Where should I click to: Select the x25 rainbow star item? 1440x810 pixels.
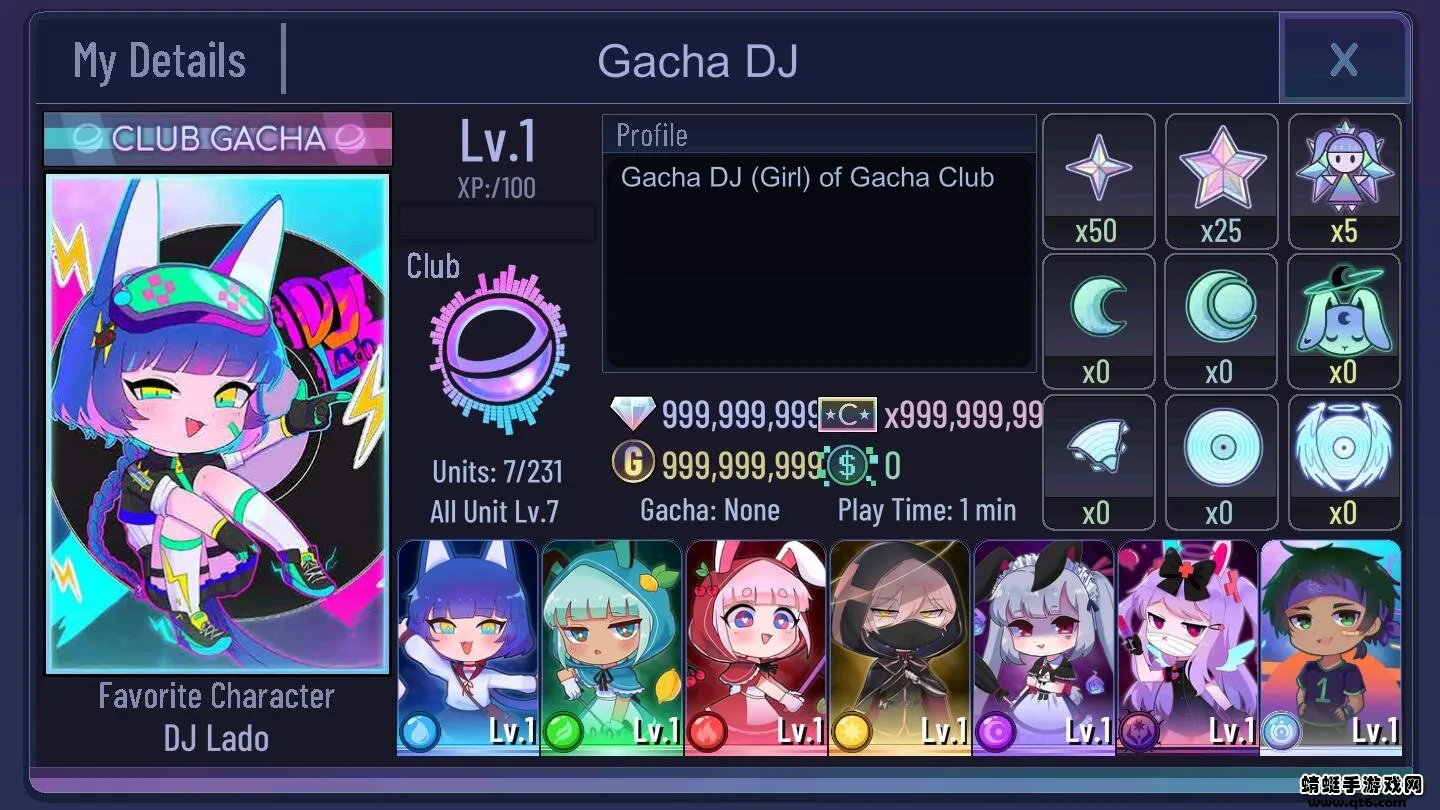point(1221,168)
